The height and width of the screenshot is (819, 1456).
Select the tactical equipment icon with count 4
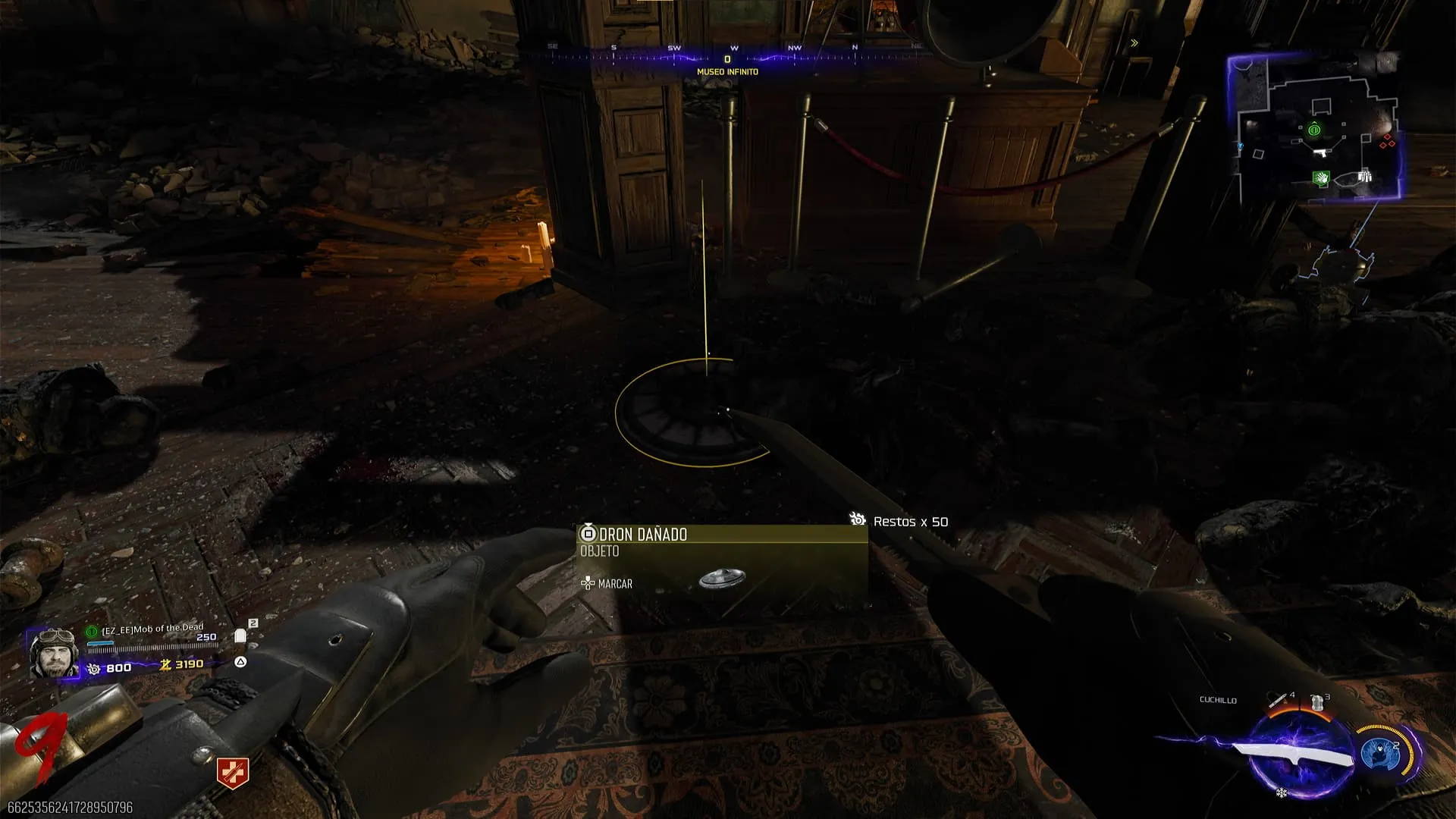pyautogui.click(x=1280, y=700)
